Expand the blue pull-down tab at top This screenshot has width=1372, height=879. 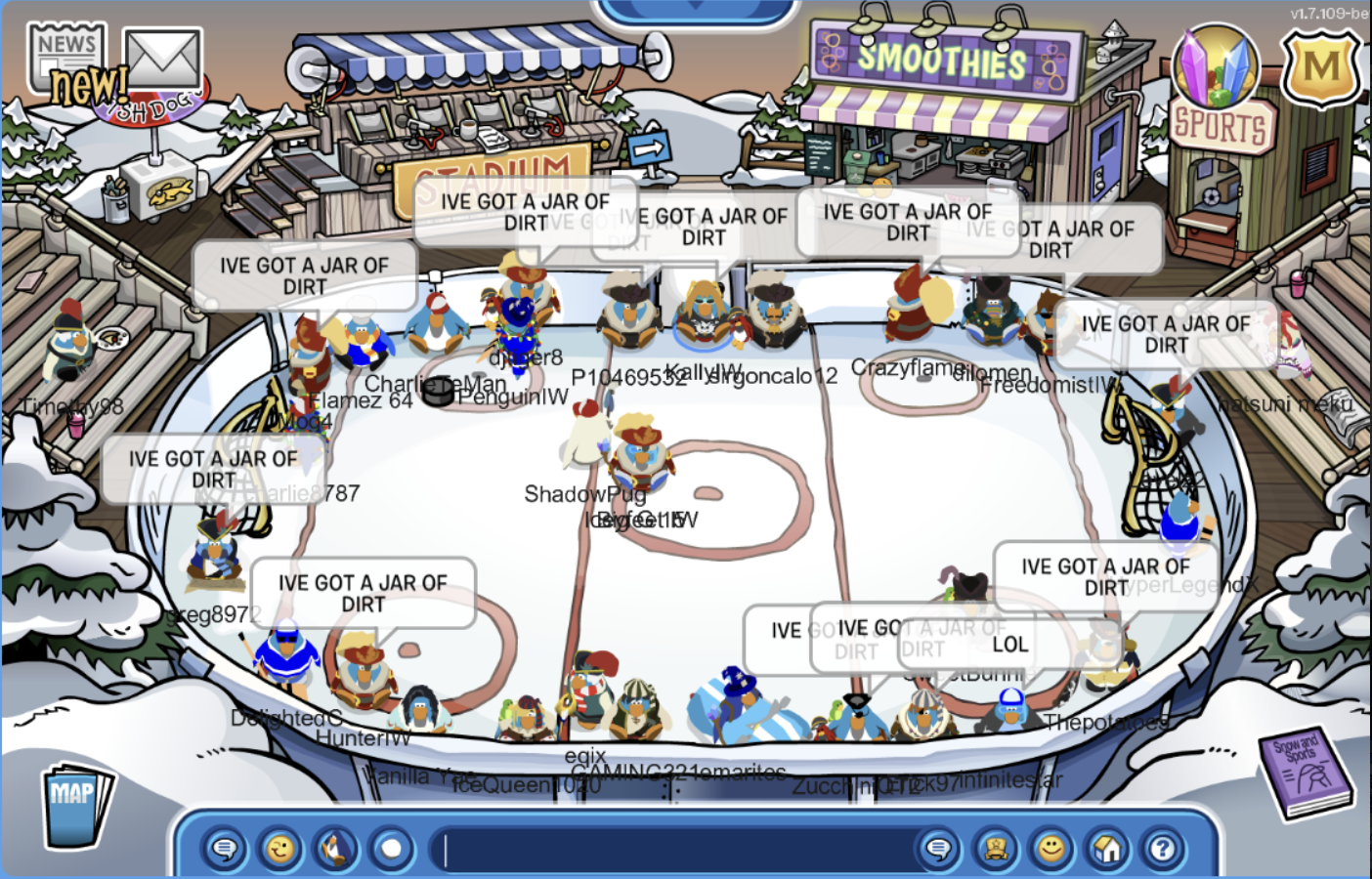(695, 10)
